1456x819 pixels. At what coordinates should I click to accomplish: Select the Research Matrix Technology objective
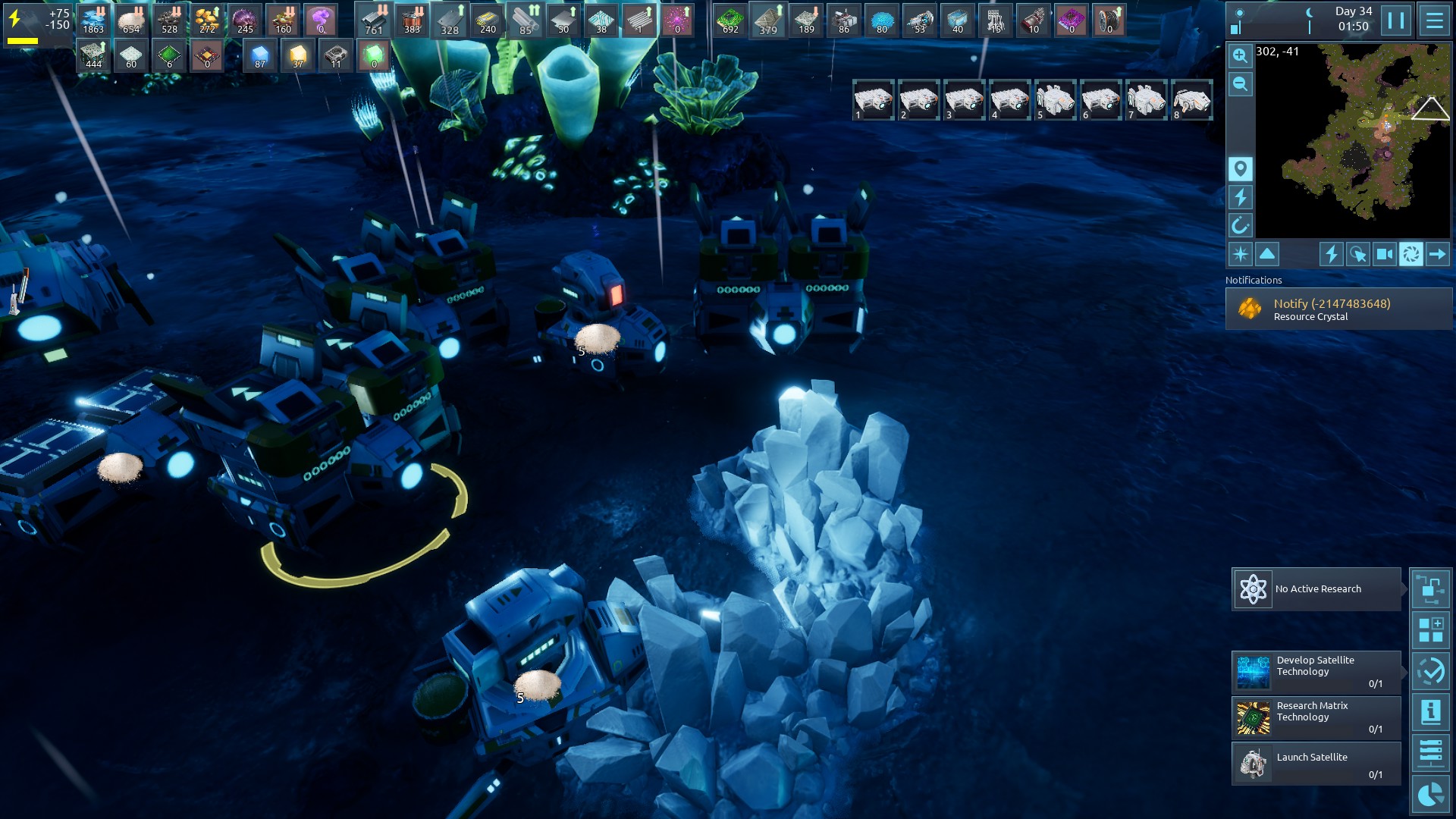tap(1316, 717)
